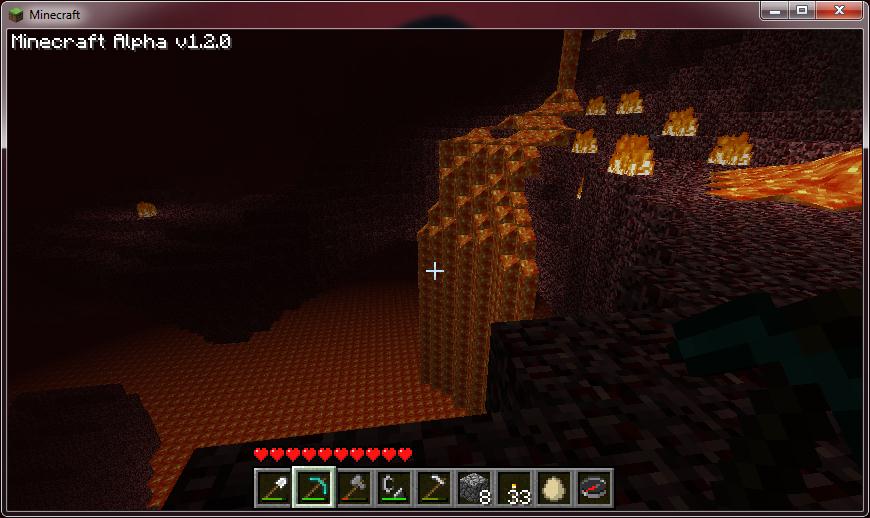870x518 pixels.
Task: Select the flint and steel slot
Action: point(394,488)
